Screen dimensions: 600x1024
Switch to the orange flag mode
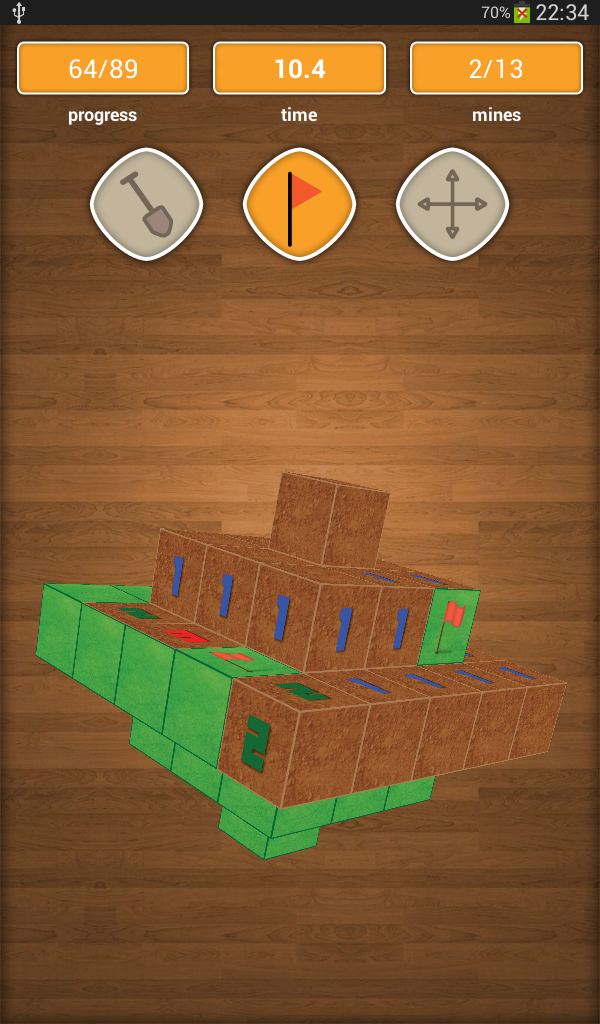click(299, 205)
